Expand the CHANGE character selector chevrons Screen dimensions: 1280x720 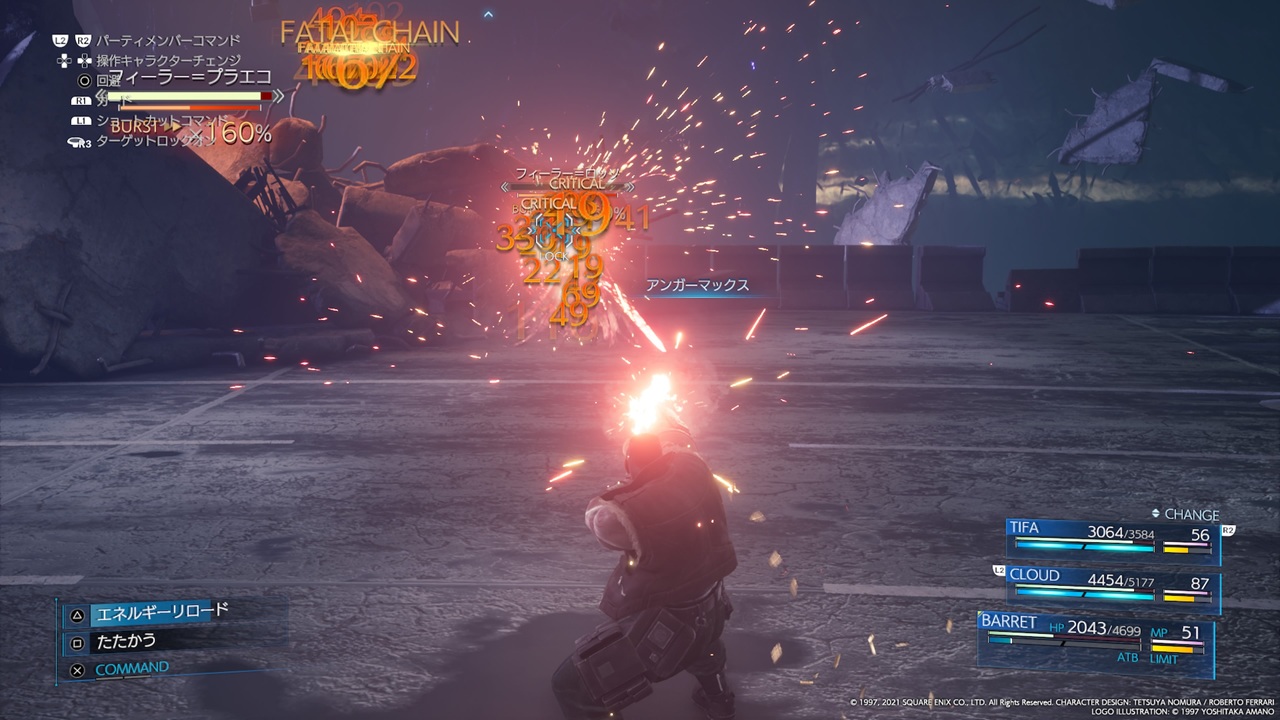(x=1156, y=513)
